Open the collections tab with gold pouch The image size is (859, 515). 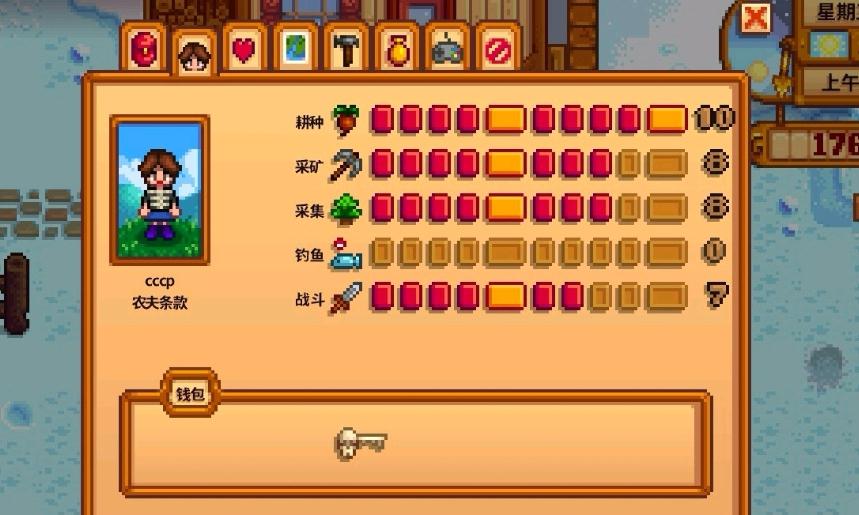[x=397, y=49]
